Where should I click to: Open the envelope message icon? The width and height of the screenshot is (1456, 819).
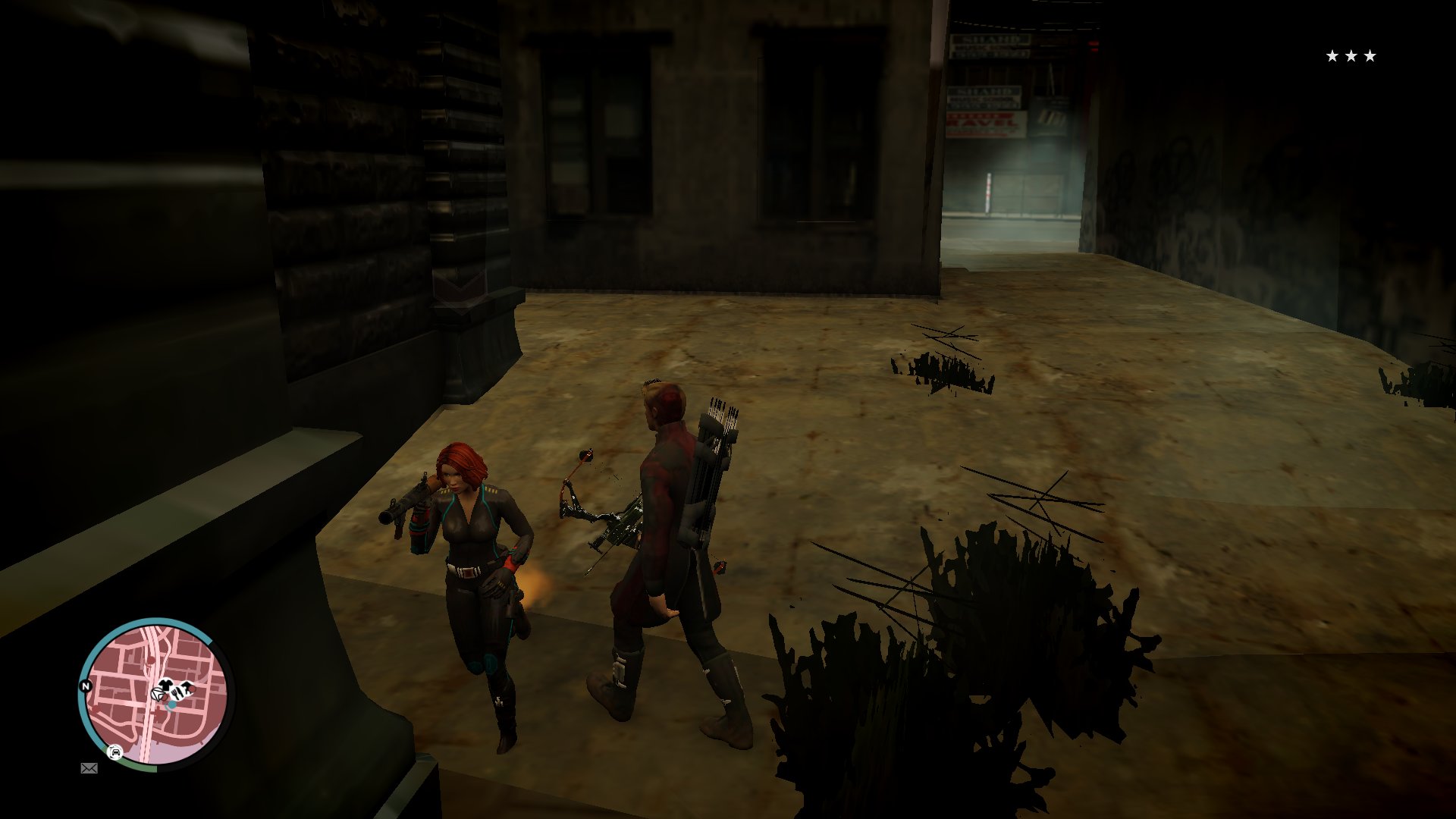click(x=89, y=768)
